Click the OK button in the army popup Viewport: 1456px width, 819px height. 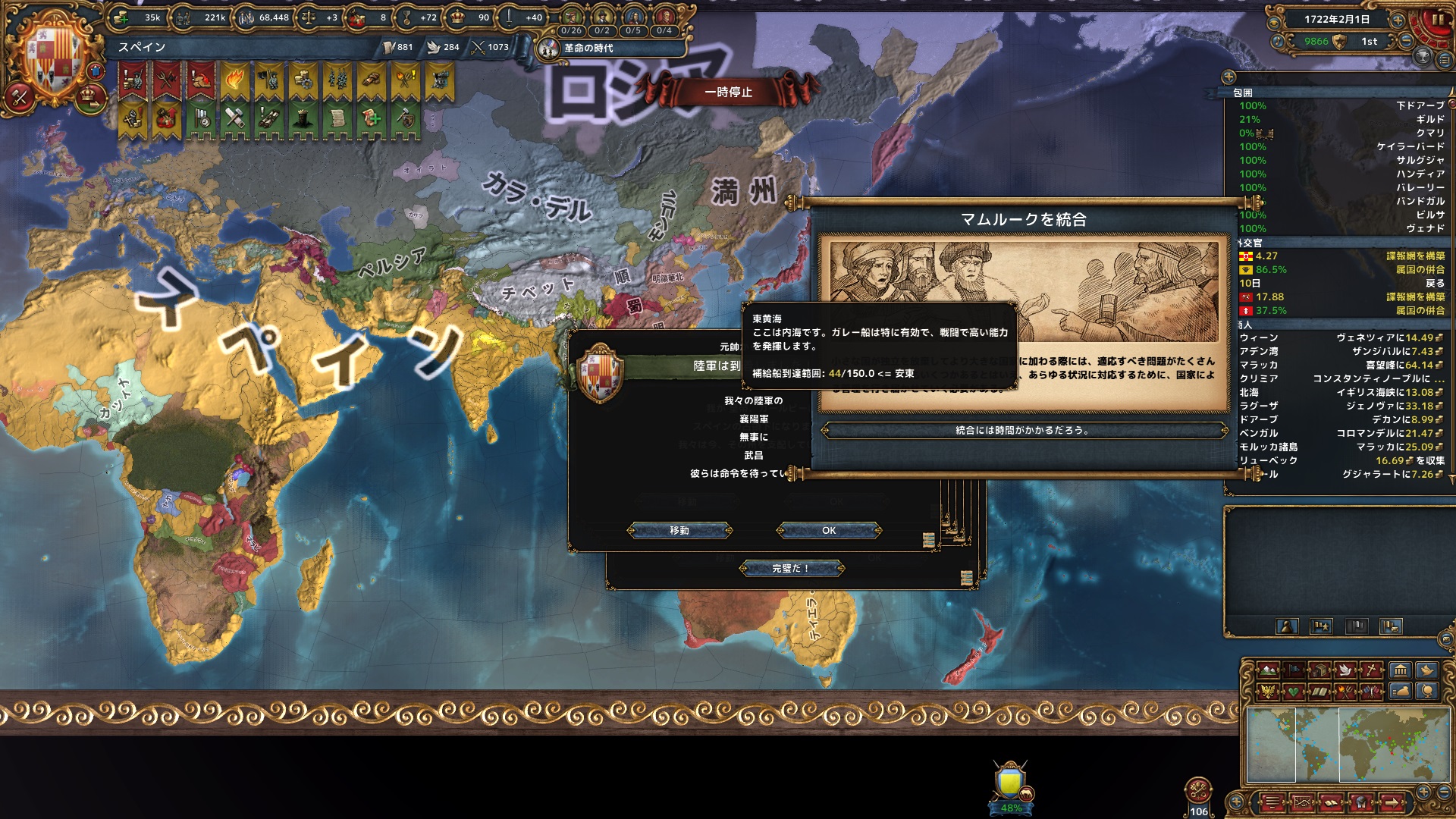829,531
